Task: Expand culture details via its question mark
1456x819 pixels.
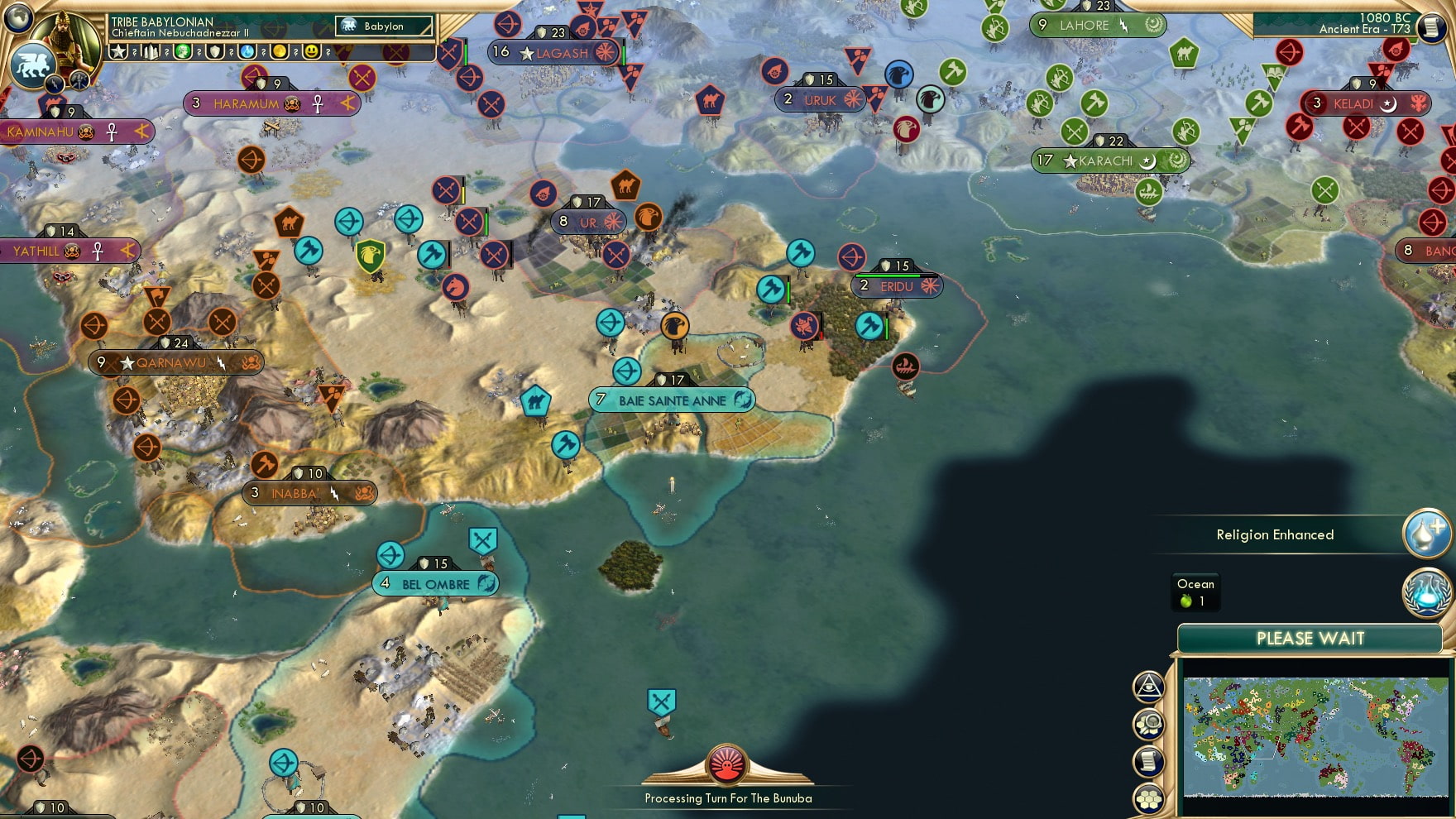Action: (199, 52)
